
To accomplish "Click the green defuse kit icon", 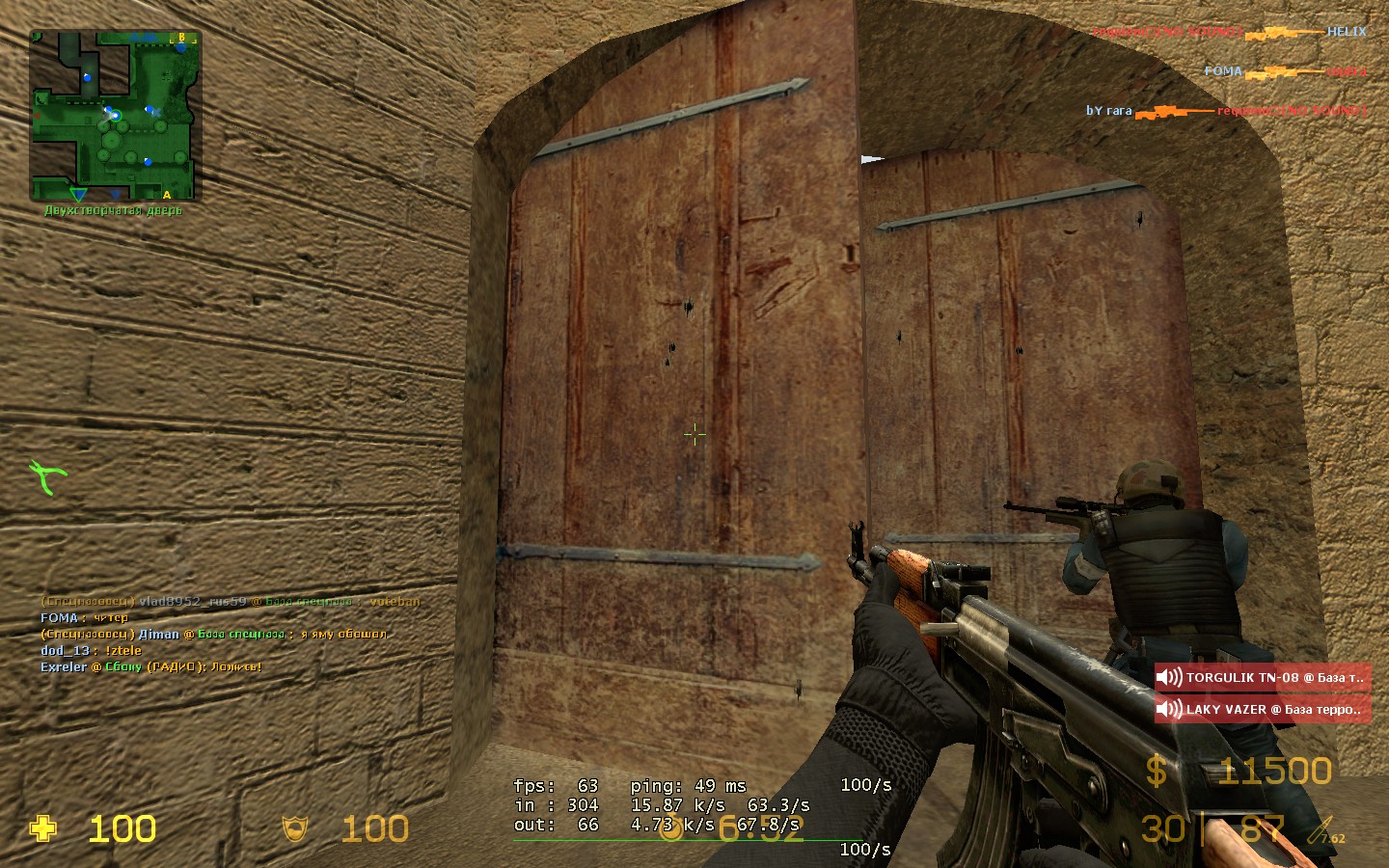I will [47, 476].
